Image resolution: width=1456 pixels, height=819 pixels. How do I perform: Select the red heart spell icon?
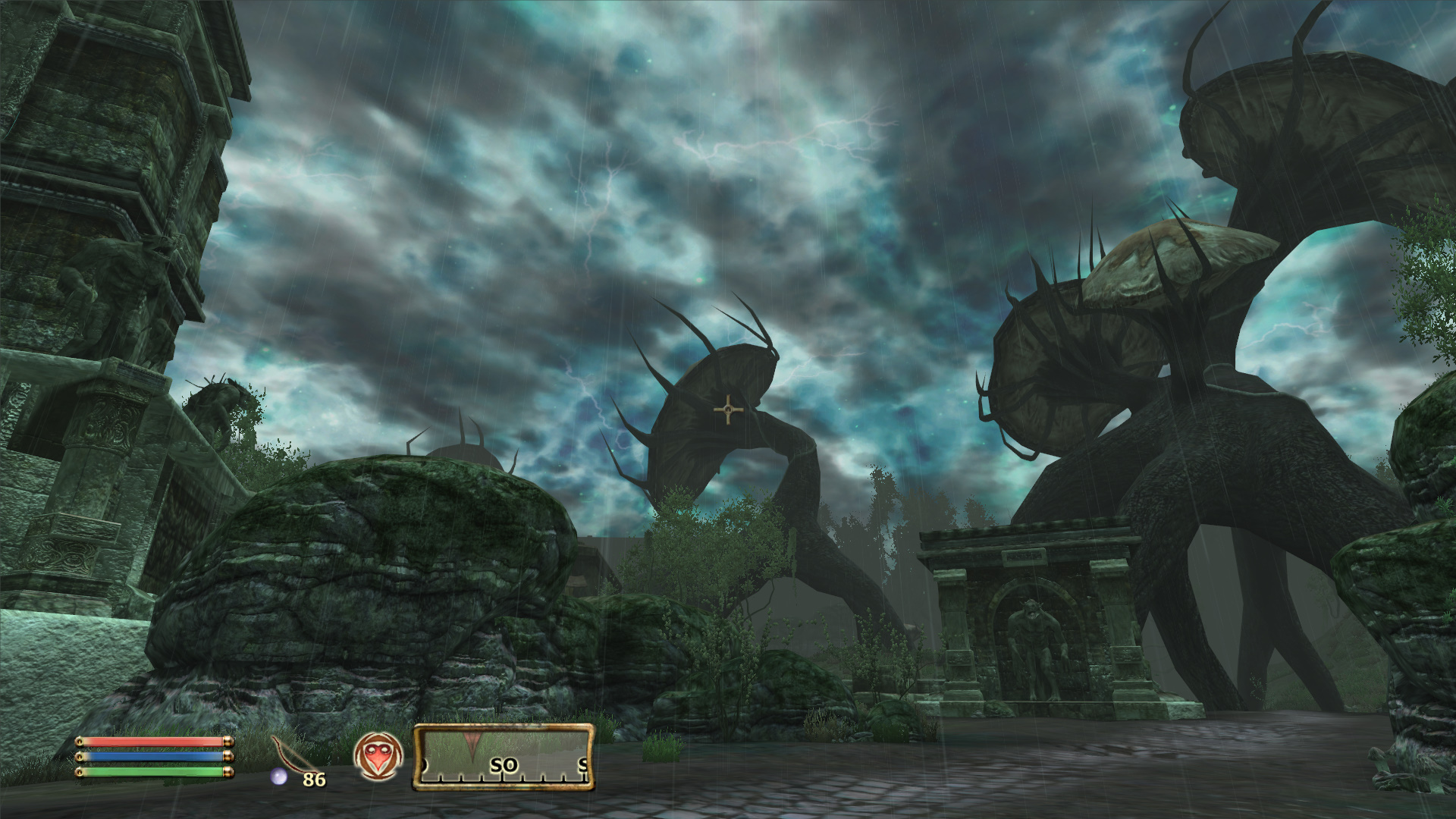[x=378, y=756]
